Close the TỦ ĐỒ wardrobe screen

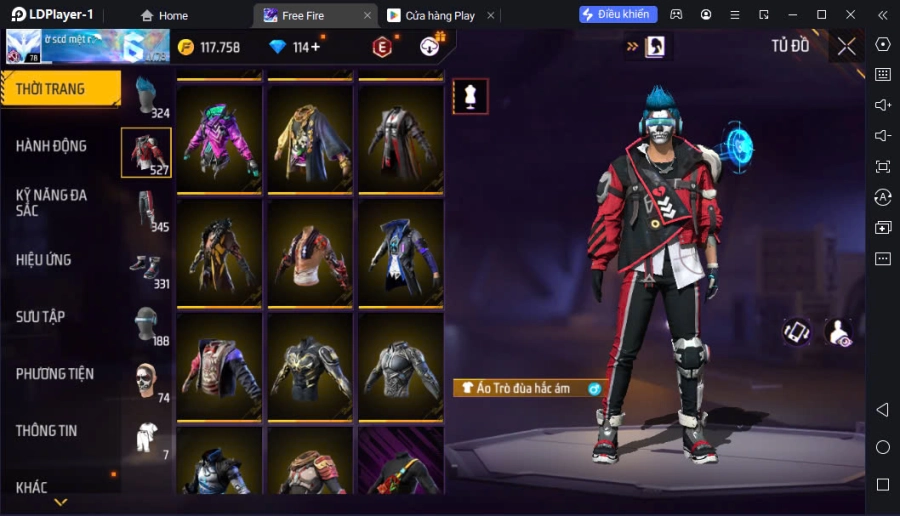(846, 46)
